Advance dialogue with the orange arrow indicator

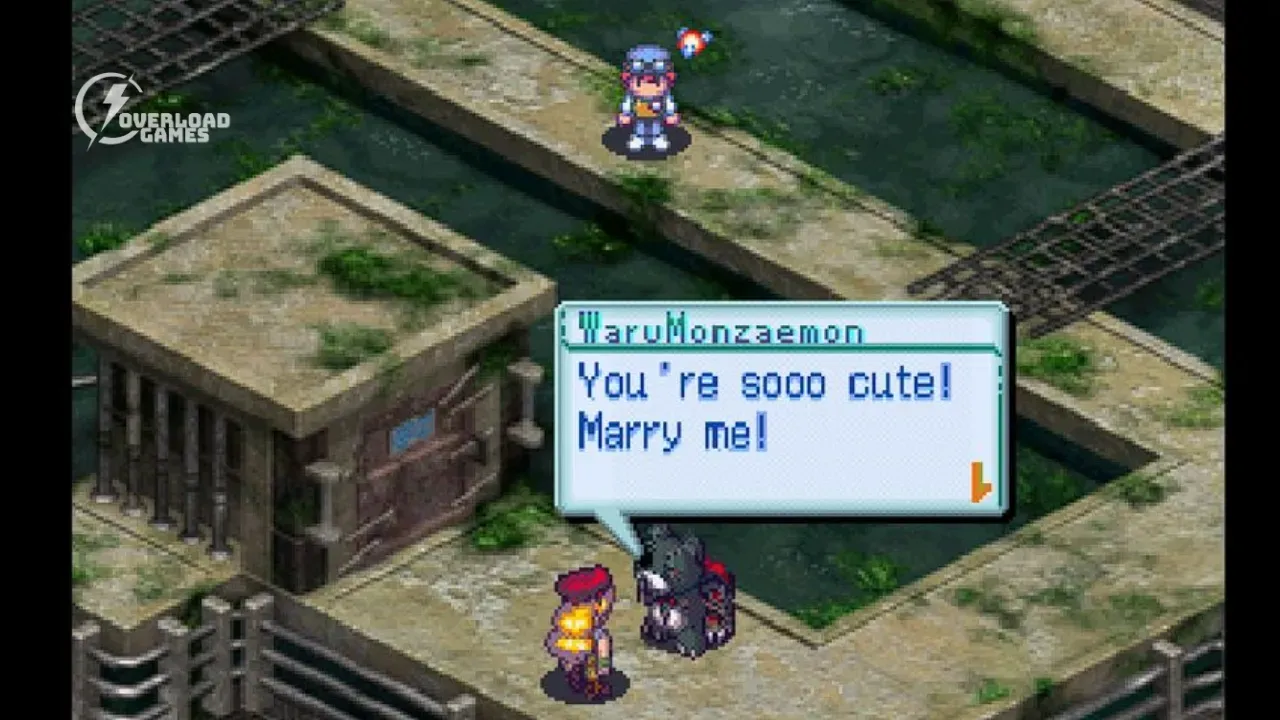point(980,482)
